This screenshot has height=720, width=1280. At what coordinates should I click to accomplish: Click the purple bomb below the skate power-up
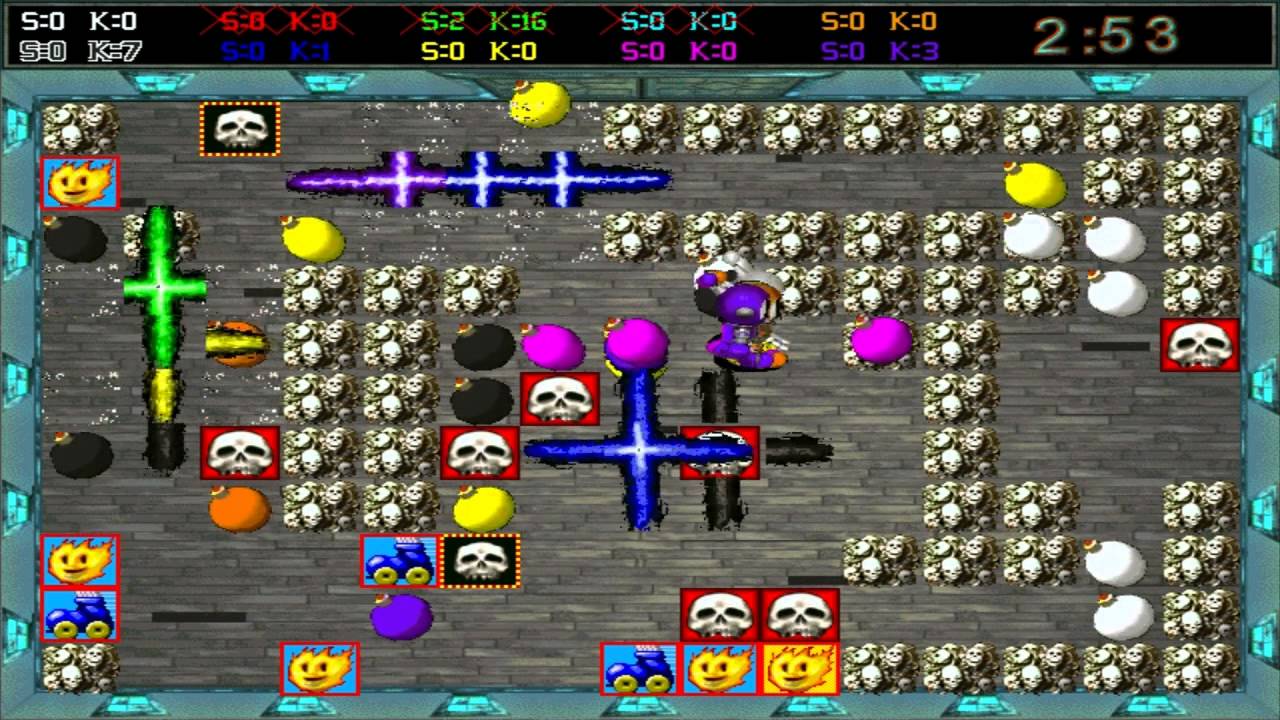(402, 615)
